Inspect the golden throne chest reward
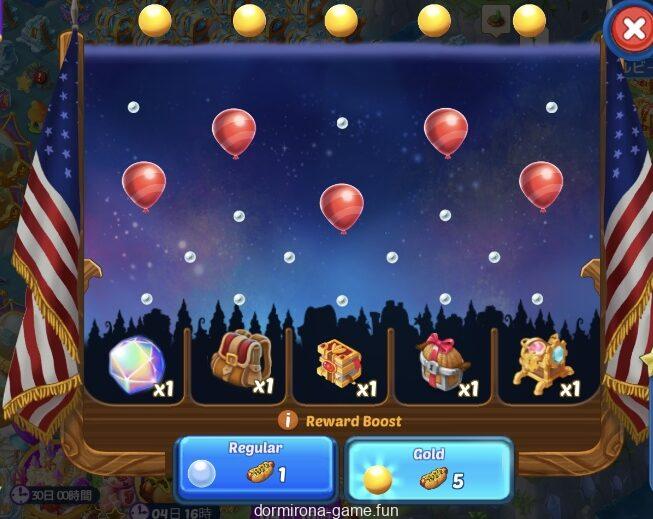This screenshot has height=519, width=653. pos(545,364)
